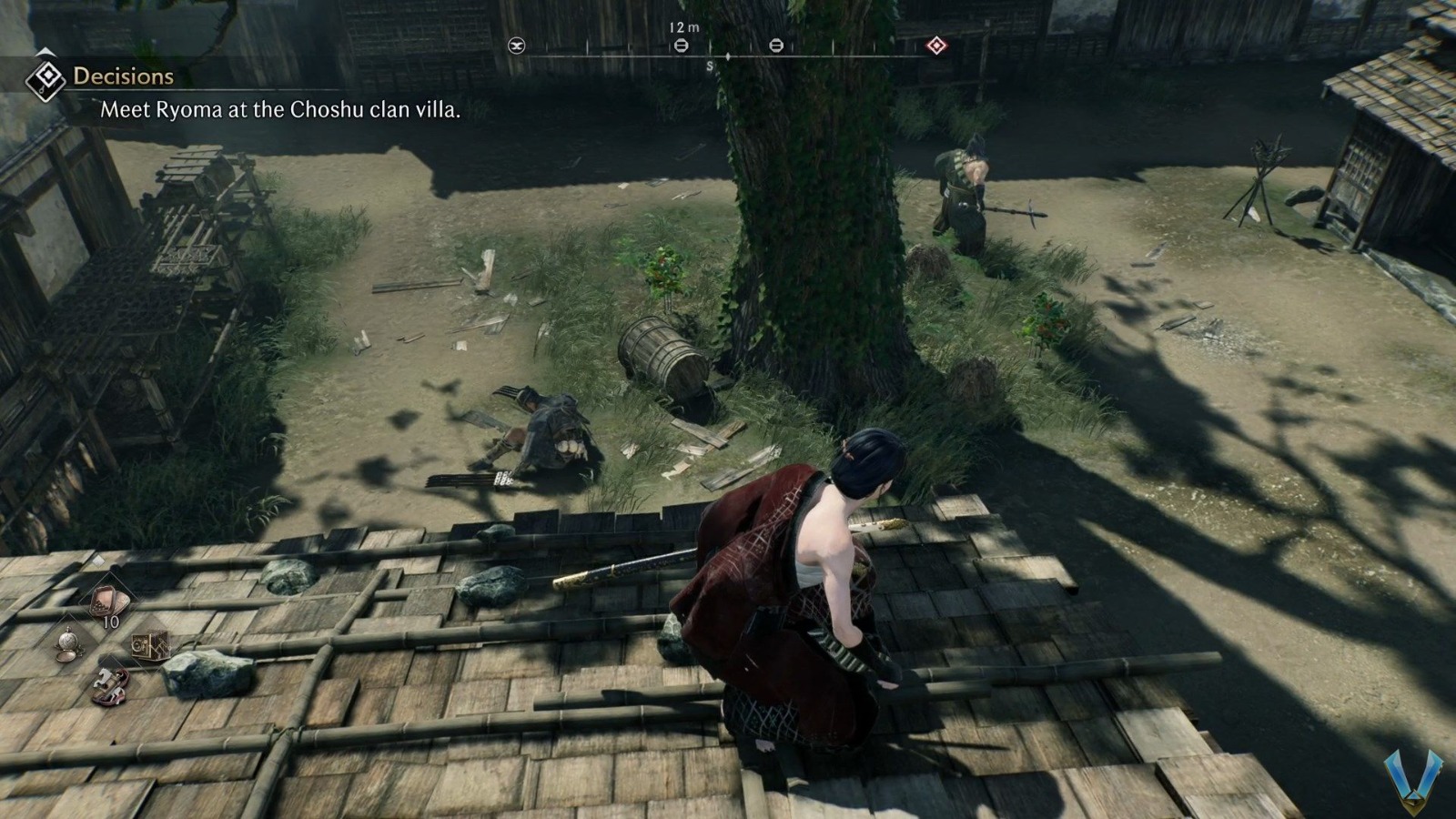Toggle the rightmost circular compass marker

click(777, 44)
